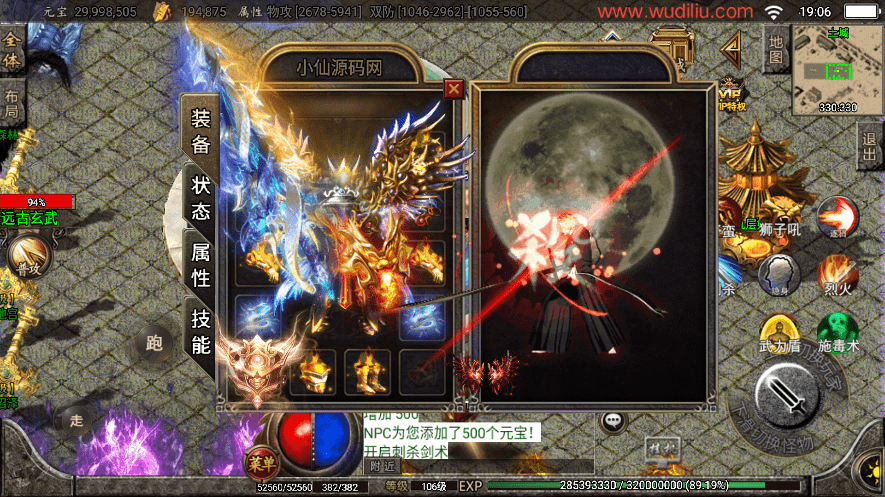Open the 地图 map button
Screen dimensions: 885x497
(x=775, y=49)
